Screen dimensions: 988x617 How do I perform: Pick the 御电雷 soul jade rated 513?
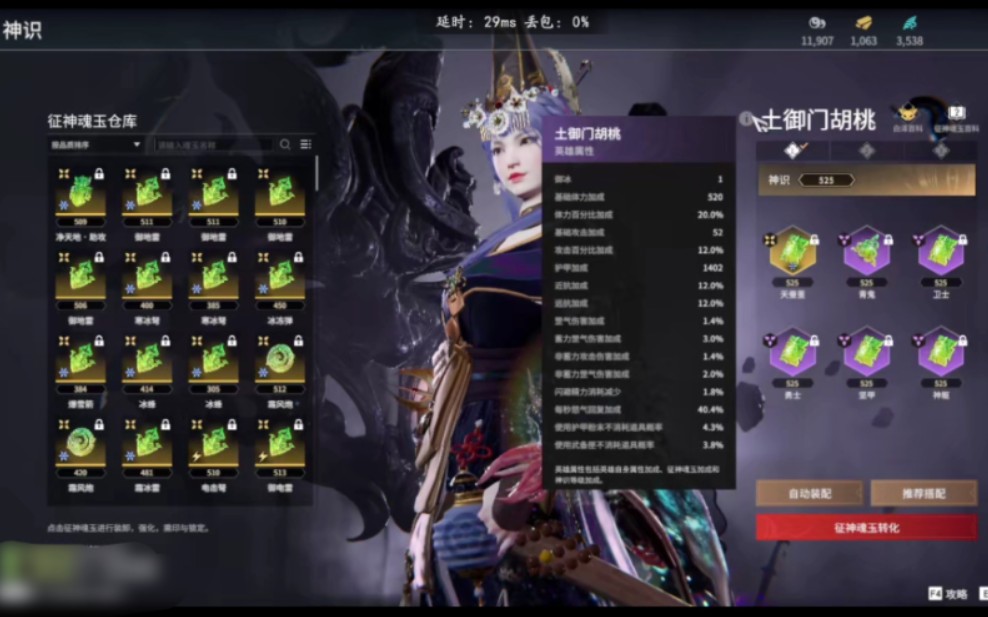(280, 441)
